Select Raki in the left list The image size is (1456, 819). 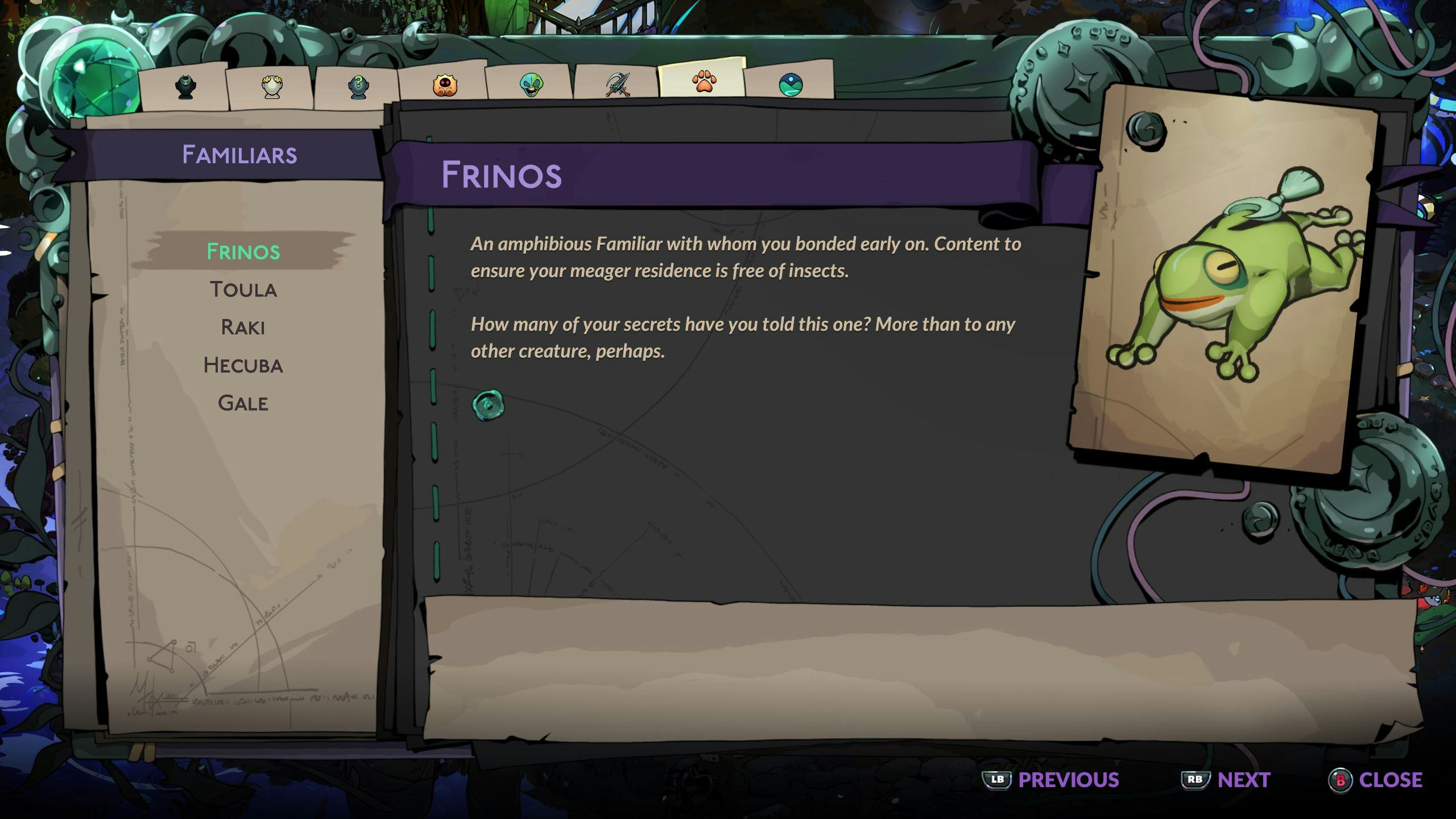243,328
